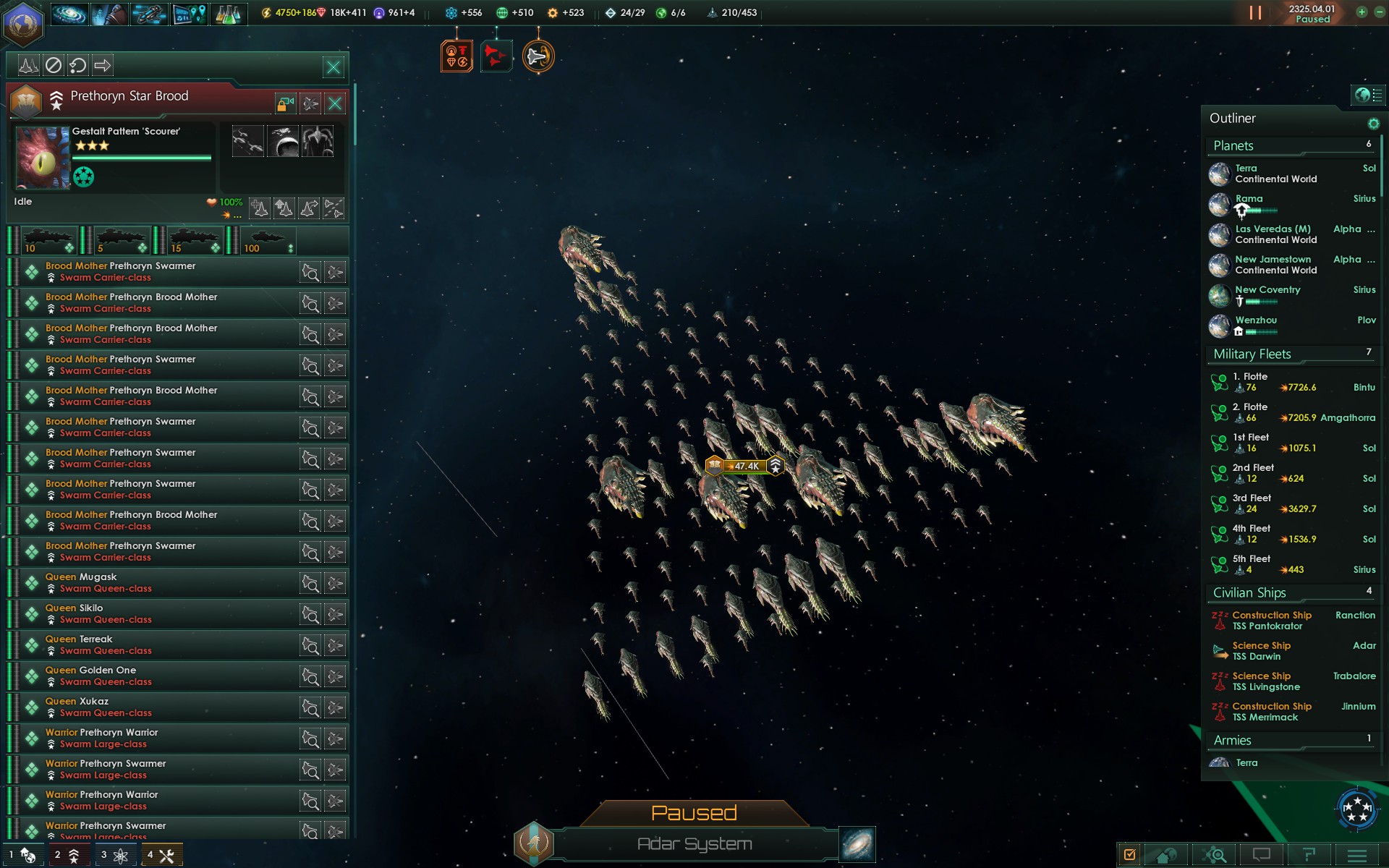Click the 47.4K fleet marker
This screenshot has width=1389, height=868.
pos(746,467)
